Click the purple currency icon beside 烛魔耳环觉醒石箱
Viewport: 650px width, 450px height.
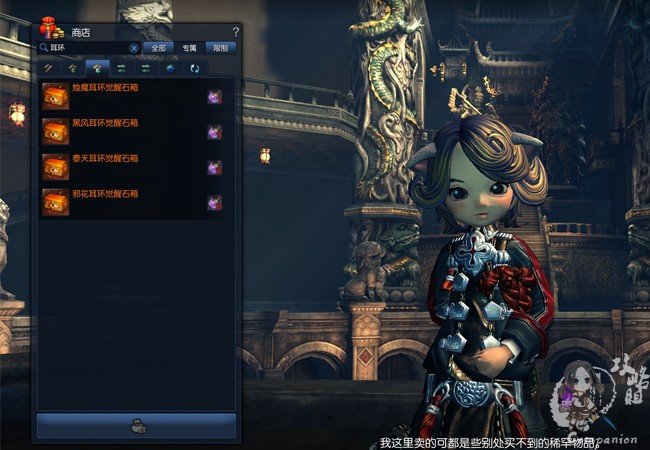(x=214, y=97)
